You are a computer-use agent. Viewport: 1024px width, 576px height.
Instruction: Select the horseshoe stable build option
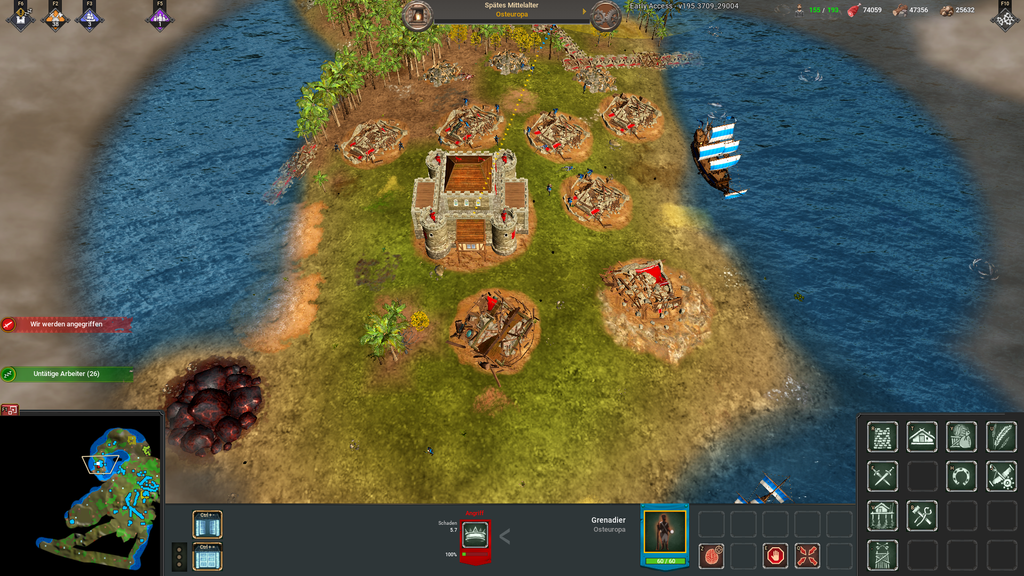click(x=961, y=476)
